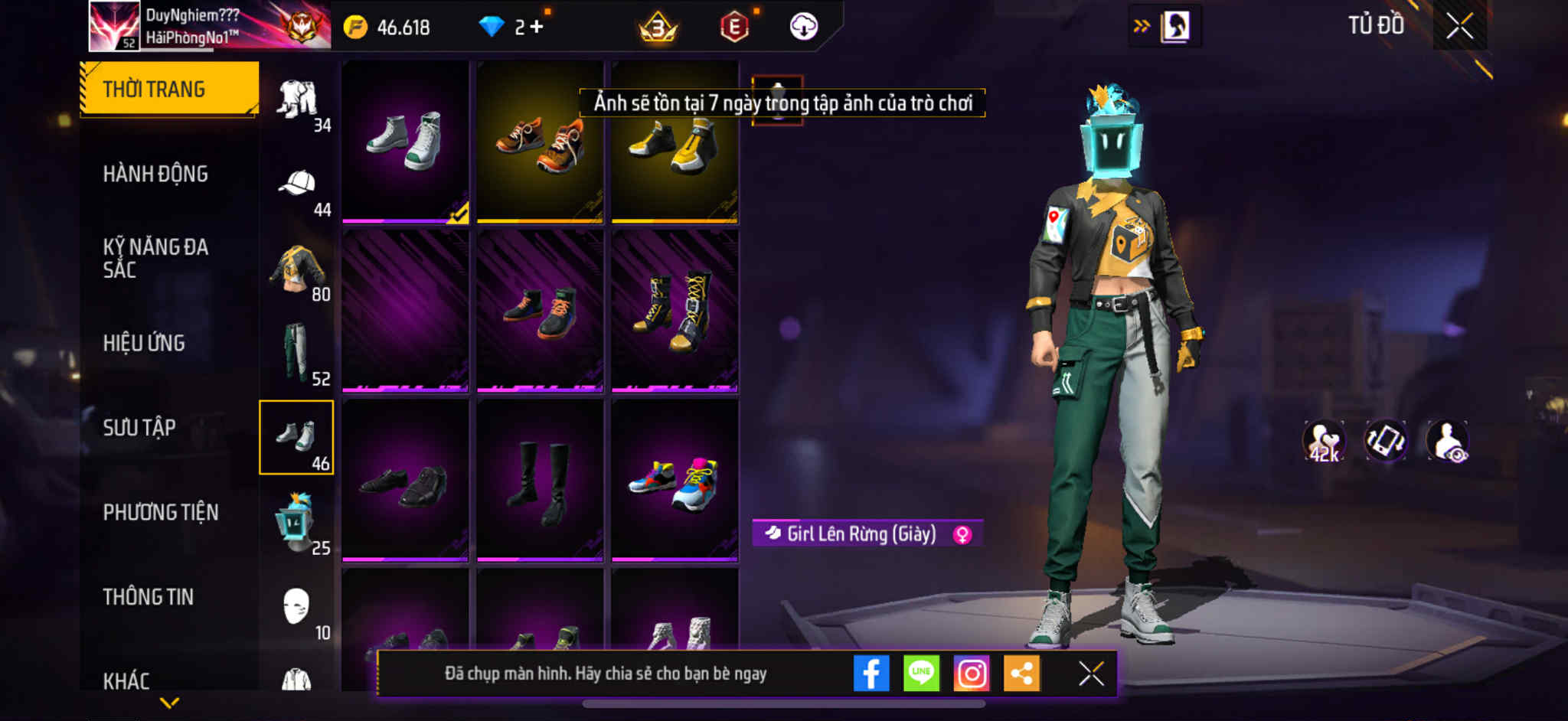Equip the orange brown sneakers
The height and width of the screenshot is (721, 1568).
pyautogui.click(x=540, y=142)
